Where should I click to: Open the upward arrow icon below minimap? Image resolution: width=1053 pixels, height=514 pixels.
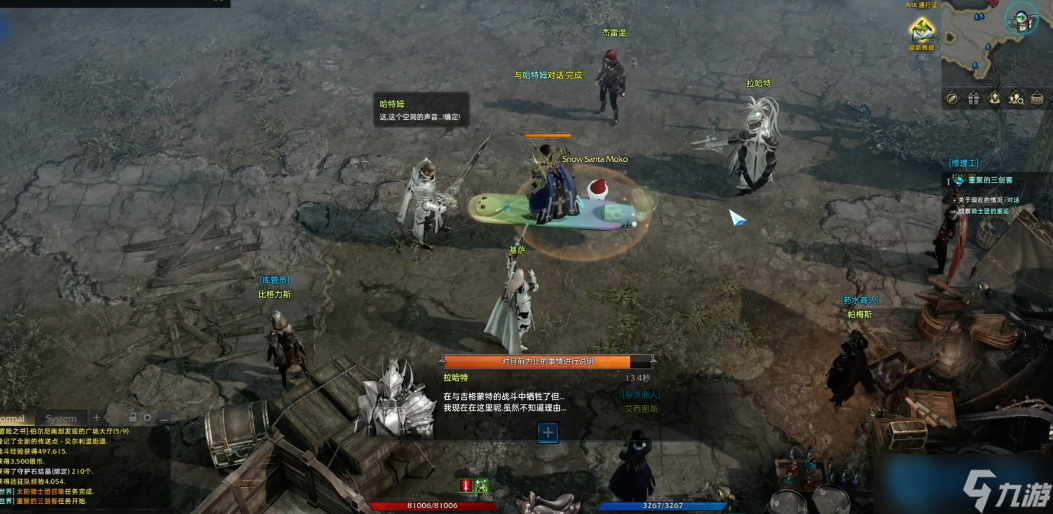tap(995, 98)
